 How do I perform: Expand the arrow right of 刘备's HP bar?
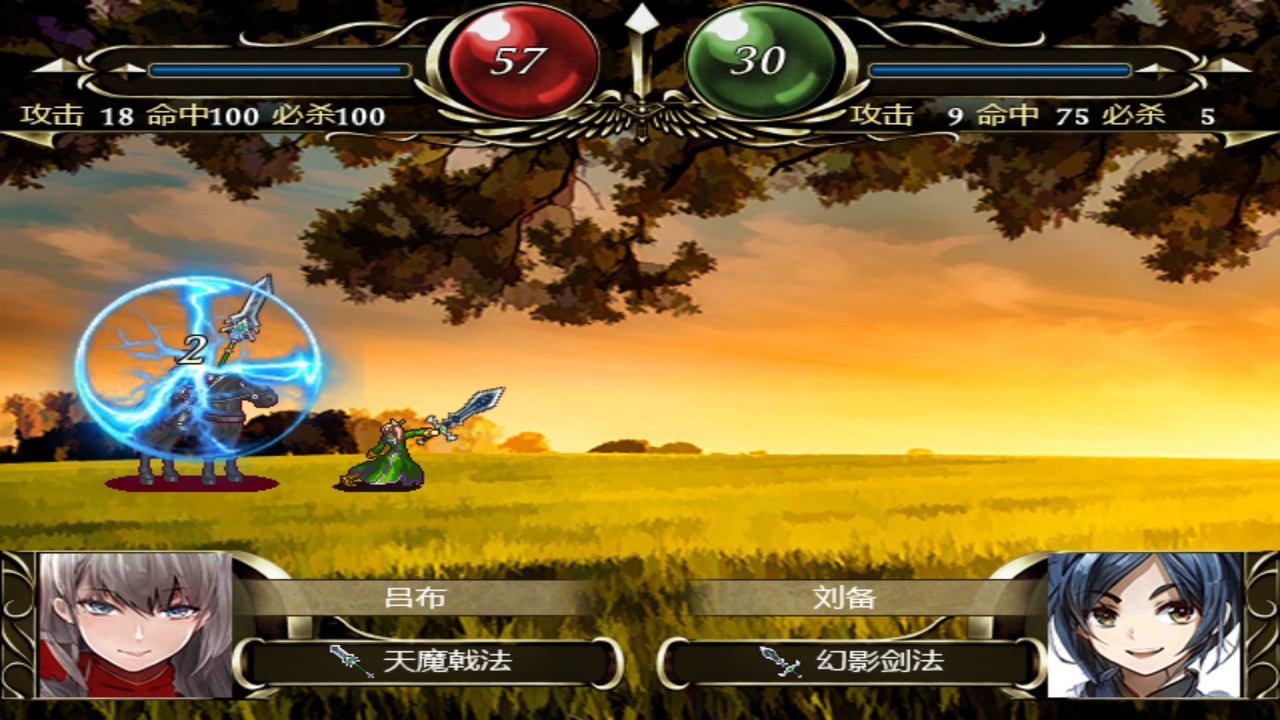click(1153, 70)
